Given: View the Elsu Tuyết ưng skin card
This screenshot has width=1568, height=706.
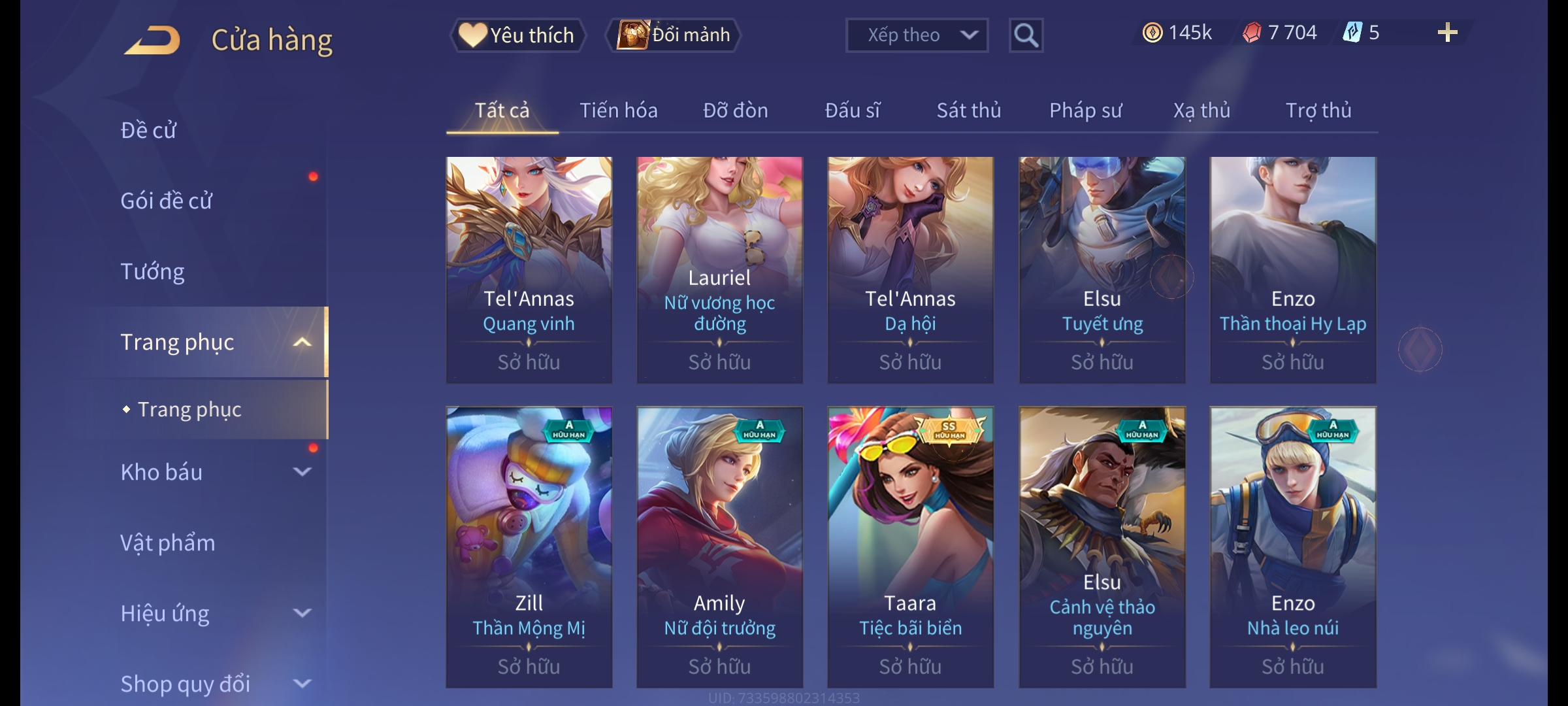Looking at the screenshot, I should tap(1102, 269).
